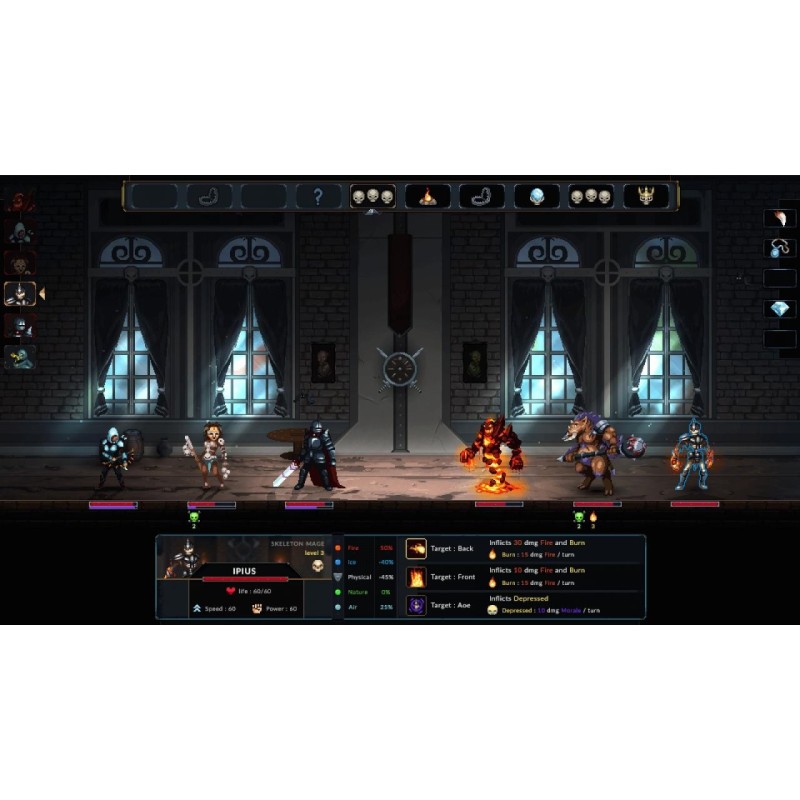The image size is (800, 800).
Task: Open the feather item slot
Action: pyautogui.click(x=779, y=218)
